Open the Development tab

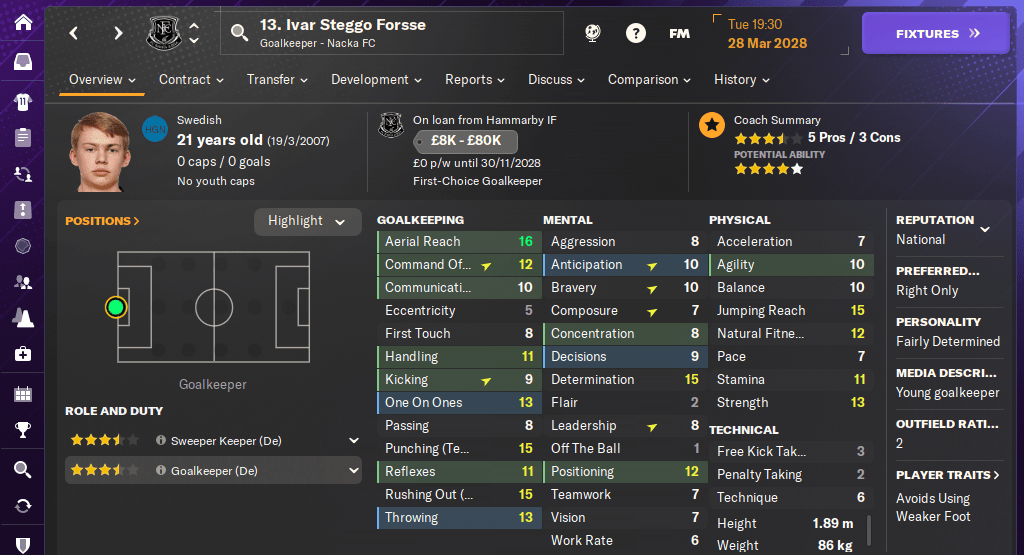pyautogui.click(x=376, y=80)
